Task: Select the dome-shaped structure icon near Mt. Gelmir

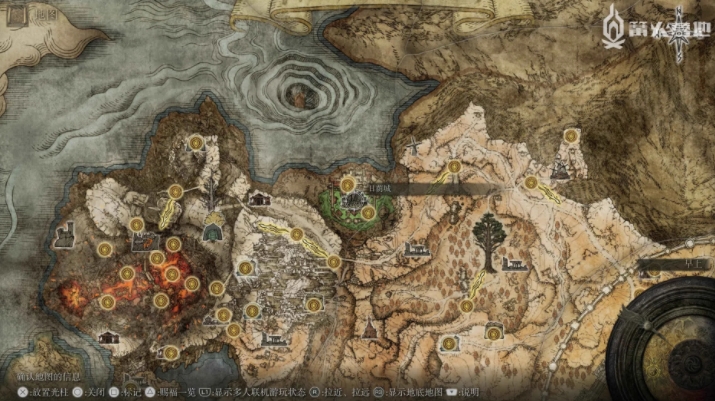Action: click(212, 230)
